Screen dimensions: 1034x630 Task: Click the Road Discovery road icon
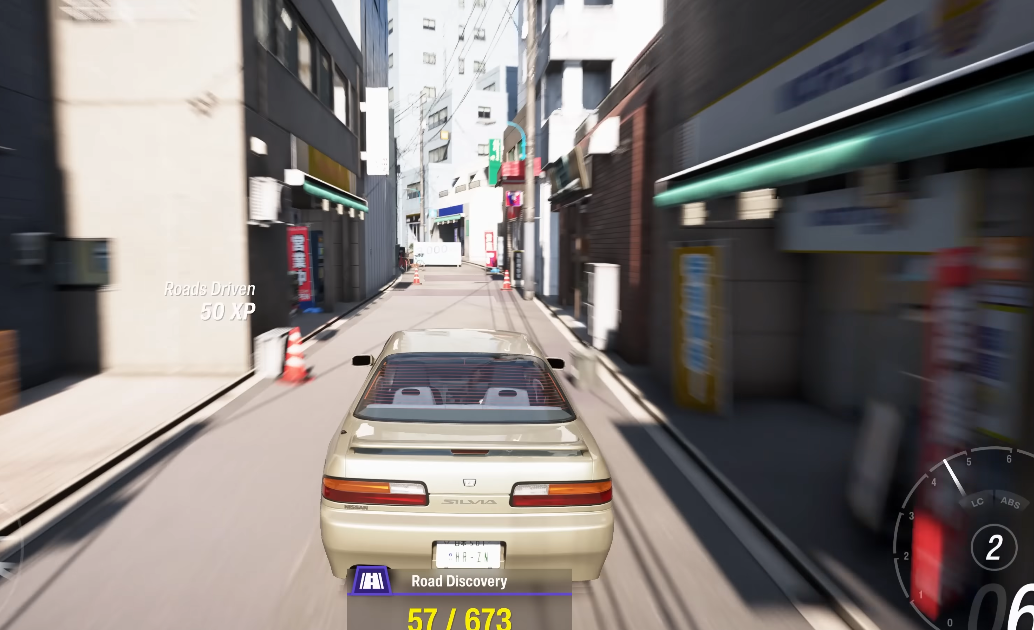click(x=373, y=581)
